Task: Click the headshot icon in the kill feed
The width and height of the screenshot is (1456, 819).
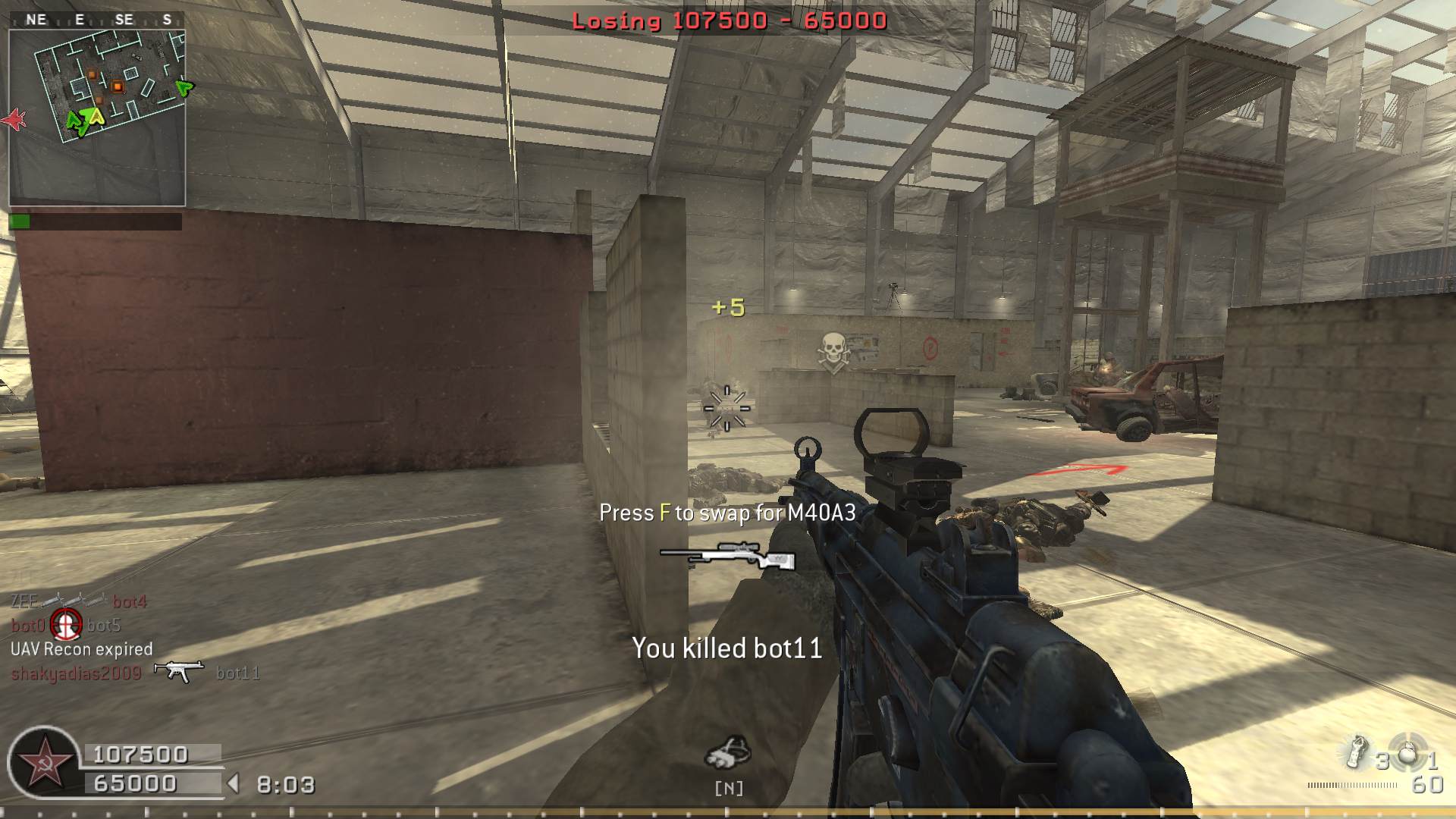Action: [x=66, y=625]
